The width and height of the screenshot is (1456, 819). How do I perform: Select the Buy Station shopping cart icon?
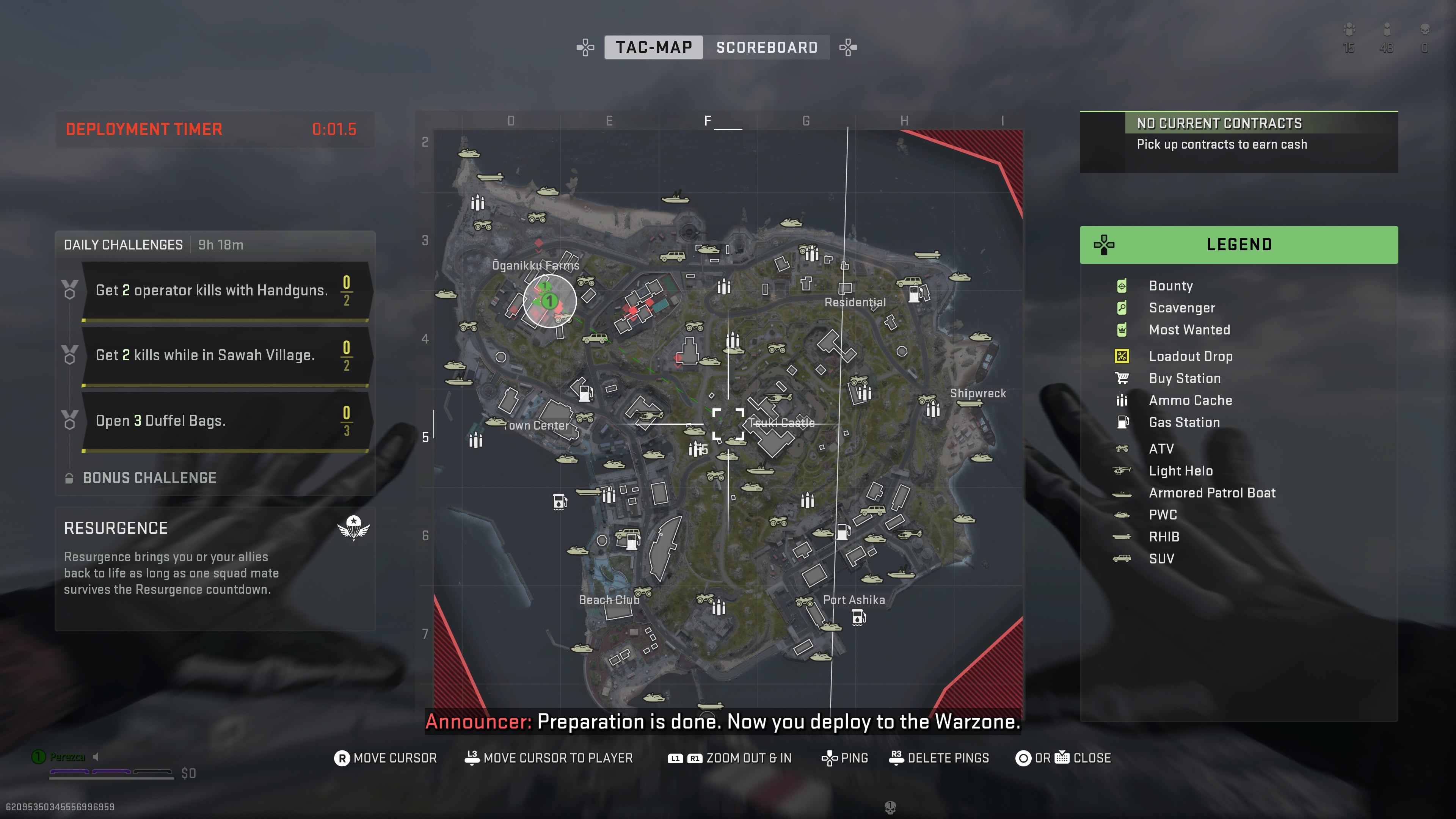click(x=1122, y=378)
